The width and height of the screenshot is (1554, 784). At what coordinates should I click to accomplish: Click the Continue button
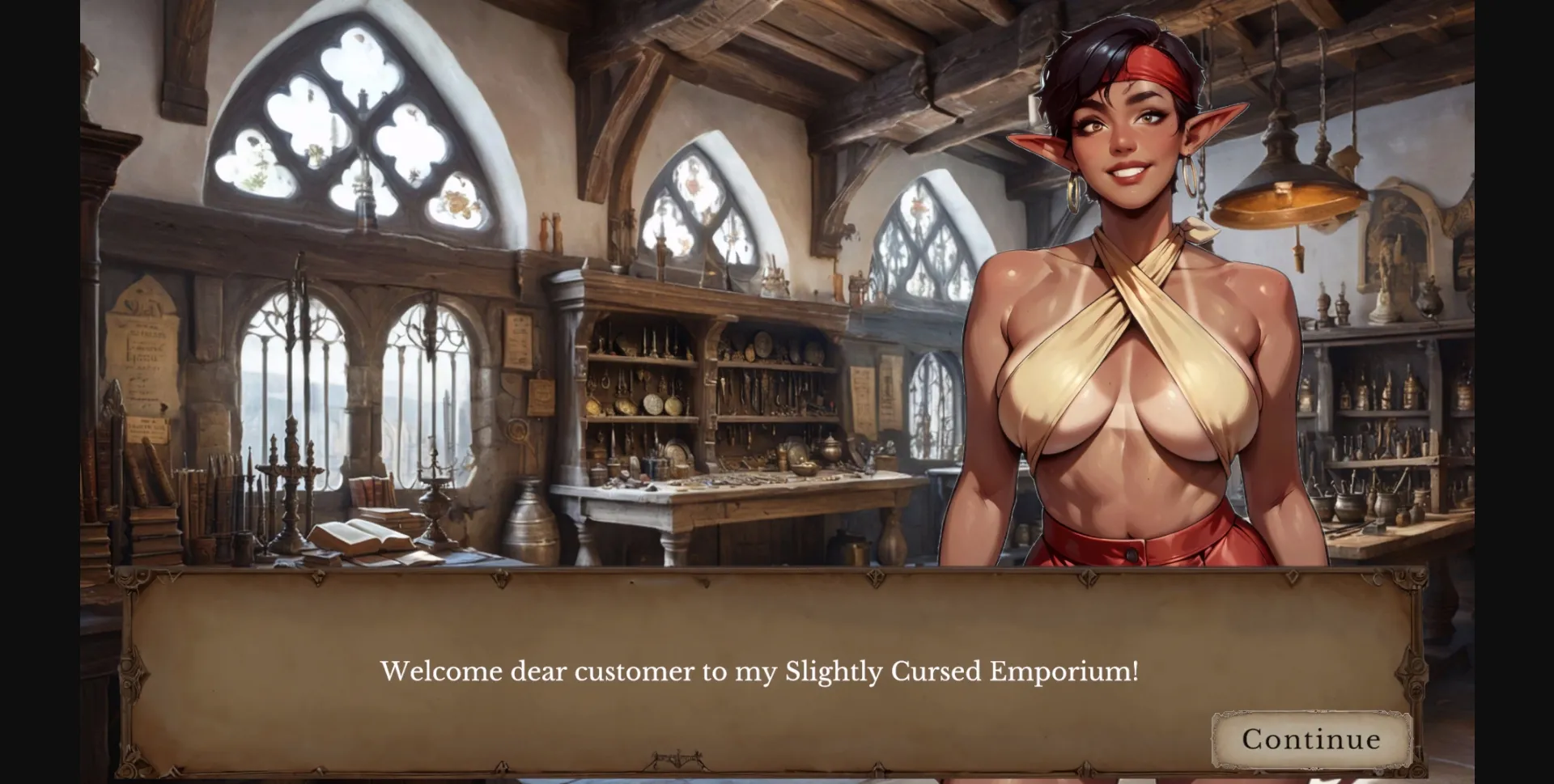1311,739
